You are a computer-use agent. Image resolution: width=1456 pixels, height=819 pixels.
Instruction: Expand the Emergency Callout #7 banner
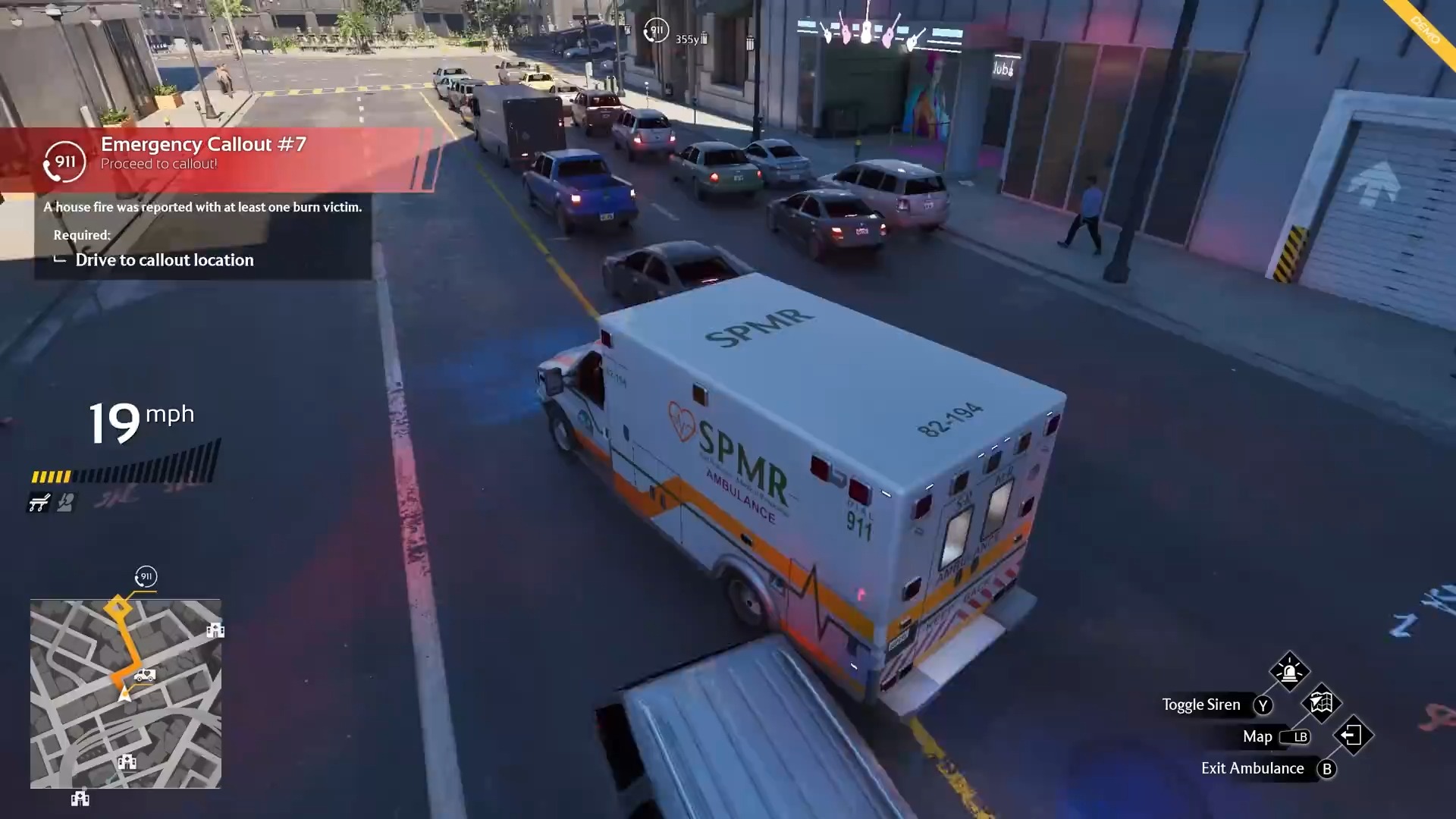(202, 144)
